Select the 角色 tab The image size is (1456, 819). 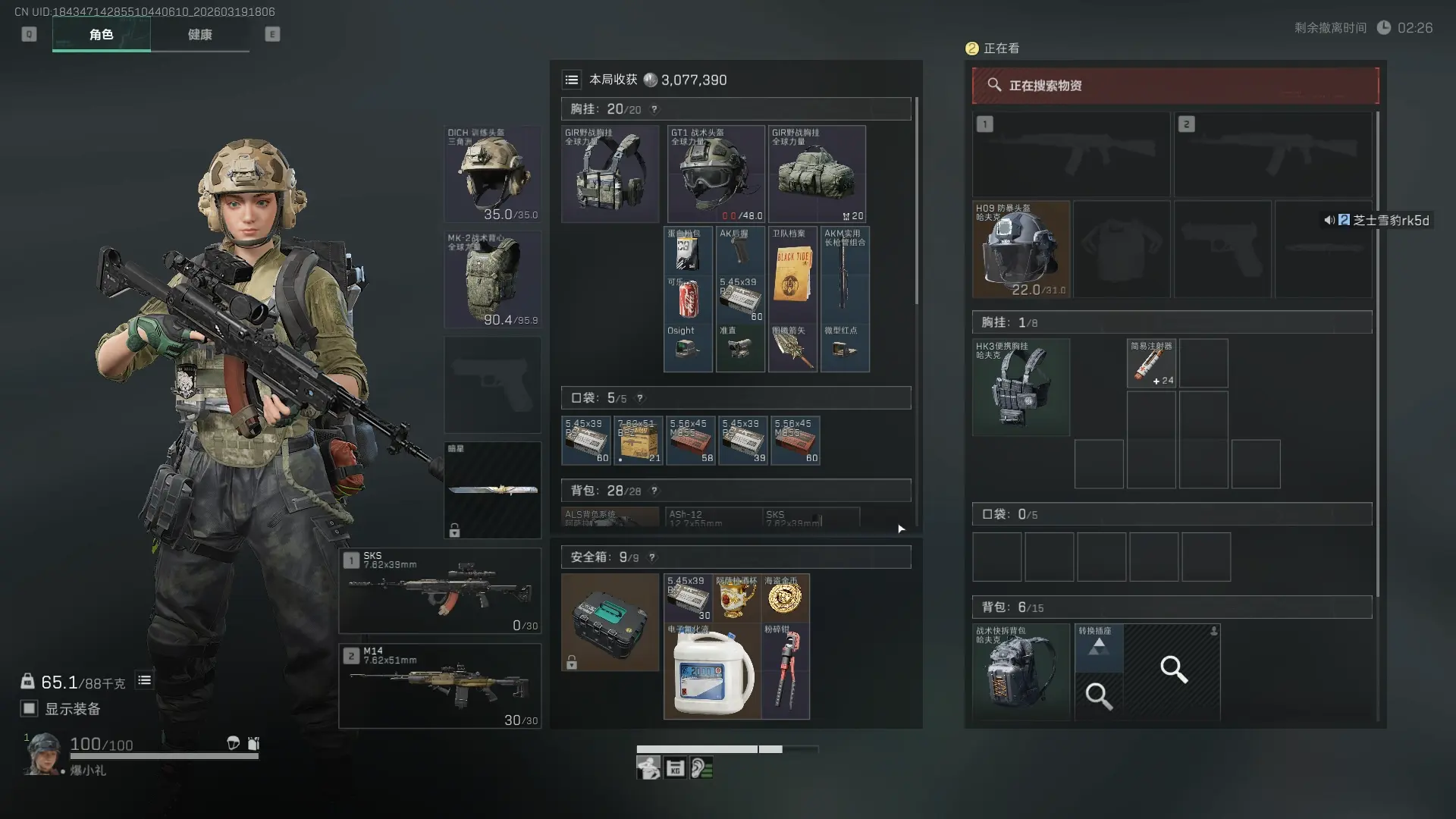point(101,35)
